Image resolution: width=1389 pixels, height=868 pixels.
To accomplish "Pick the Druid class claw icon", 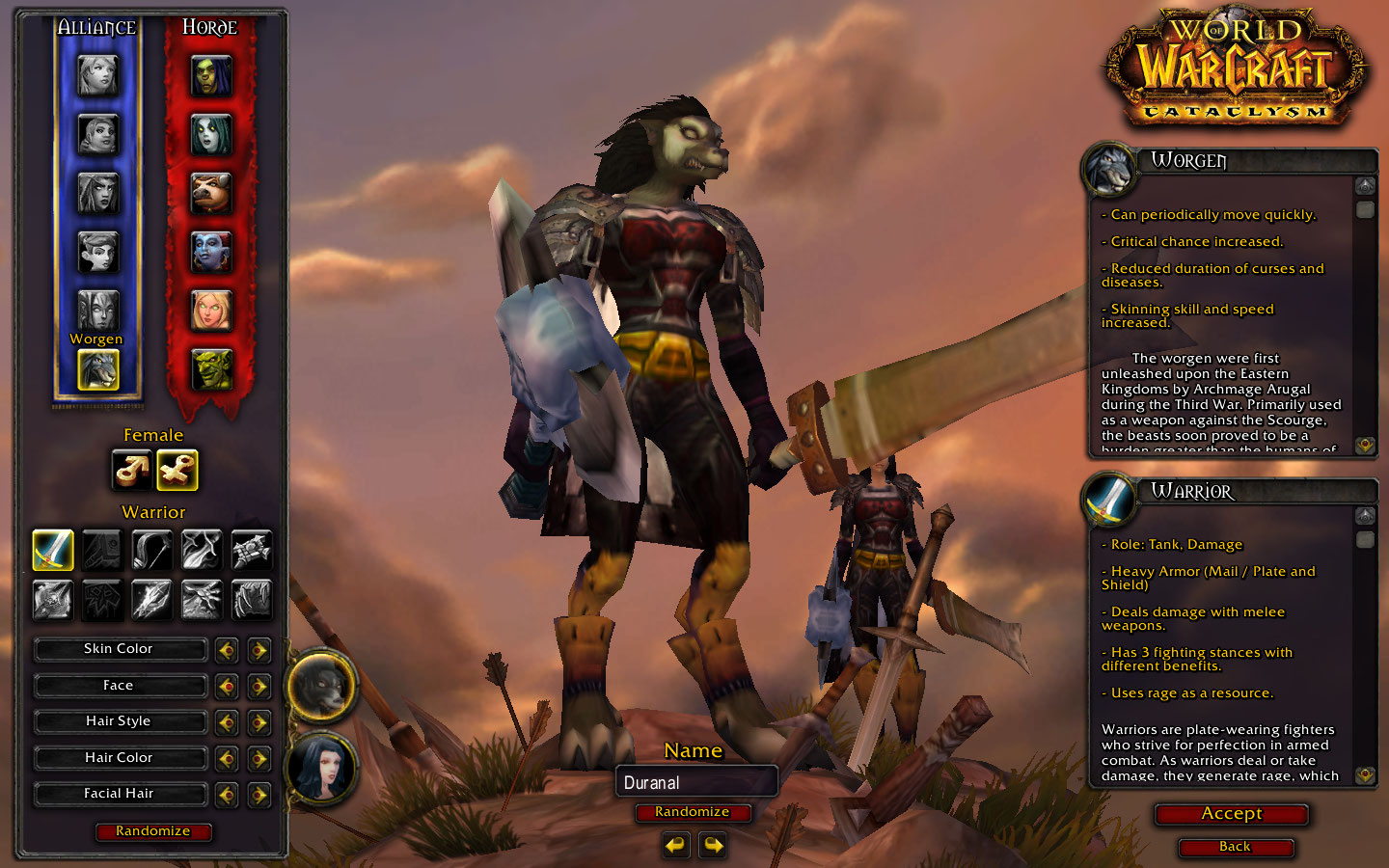I will click(251, 599).
